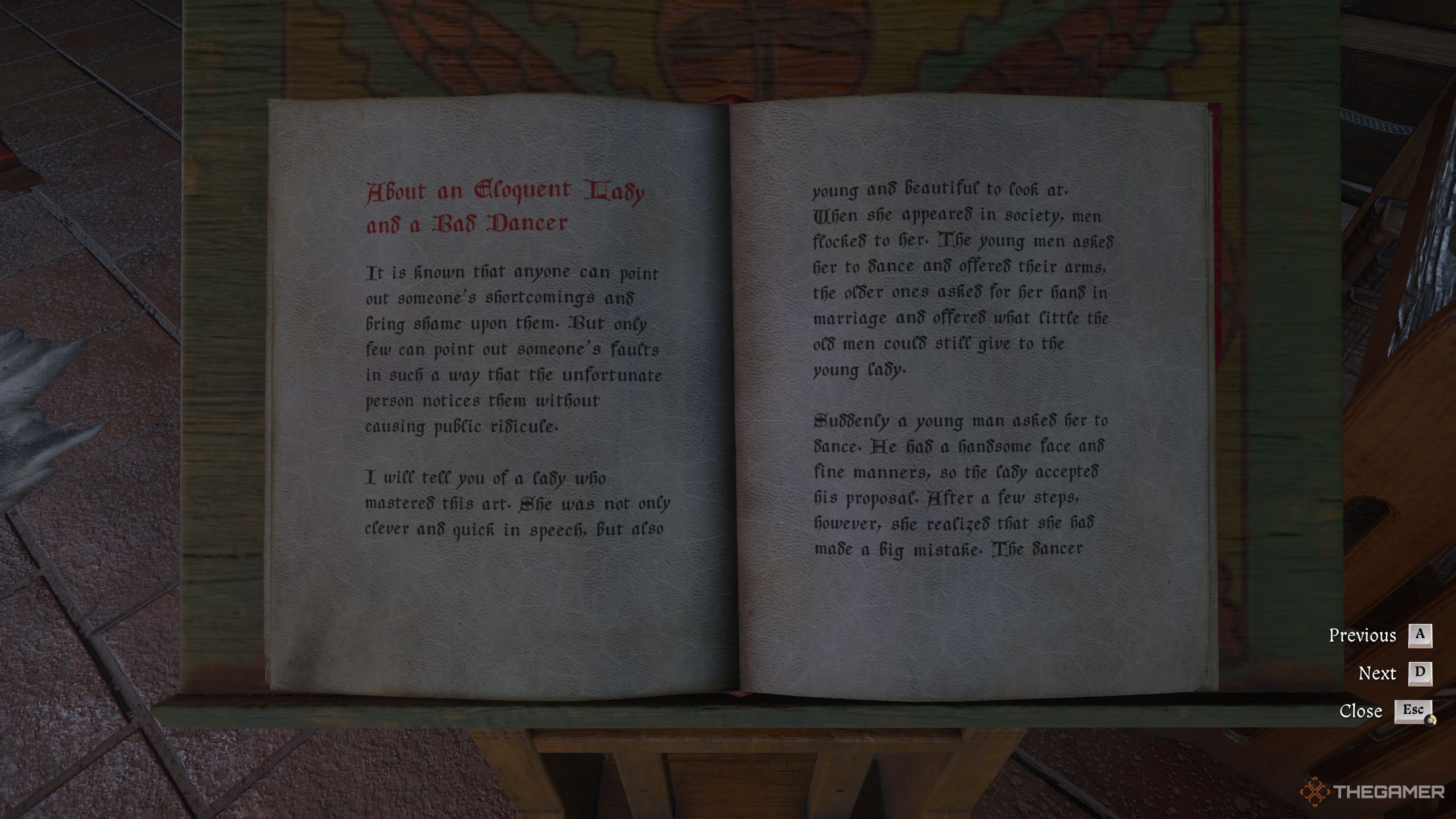Screen dimensions: 1456x819
Task: Close the book with the Close option
Action: [x=1360, y=710]
